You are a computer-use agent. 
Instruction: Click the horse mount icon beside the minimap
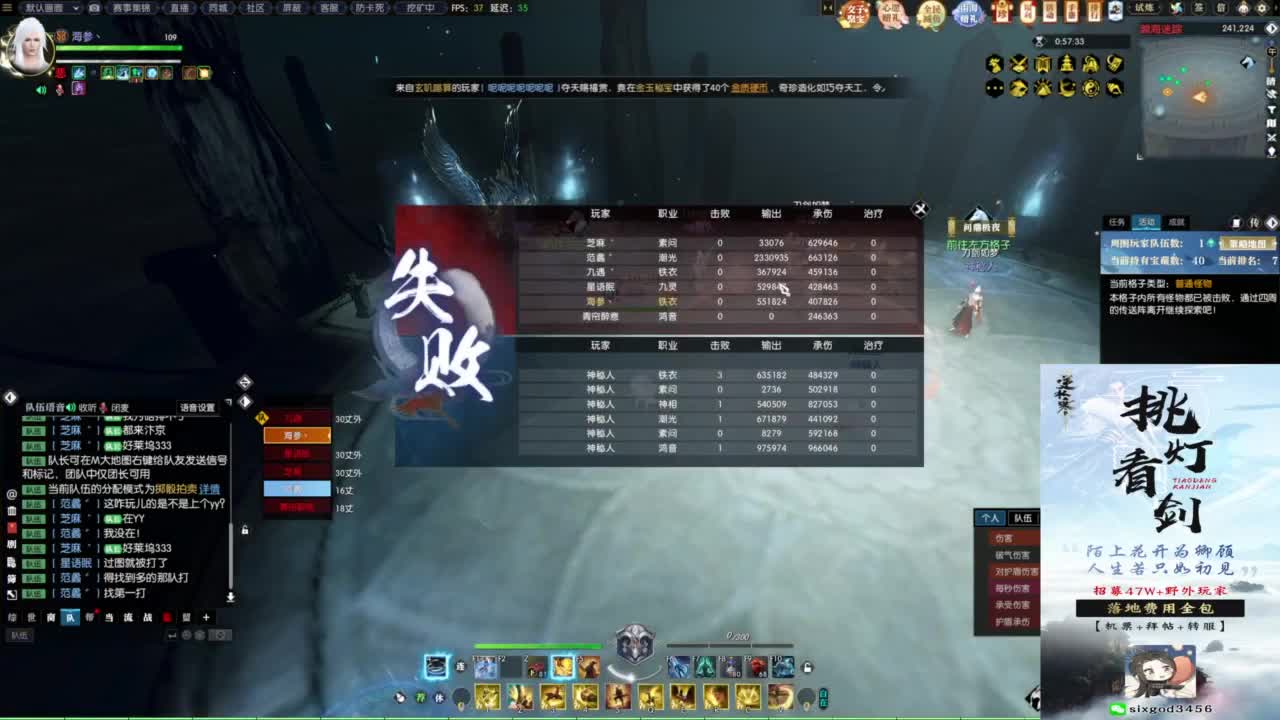(1248, 62)
